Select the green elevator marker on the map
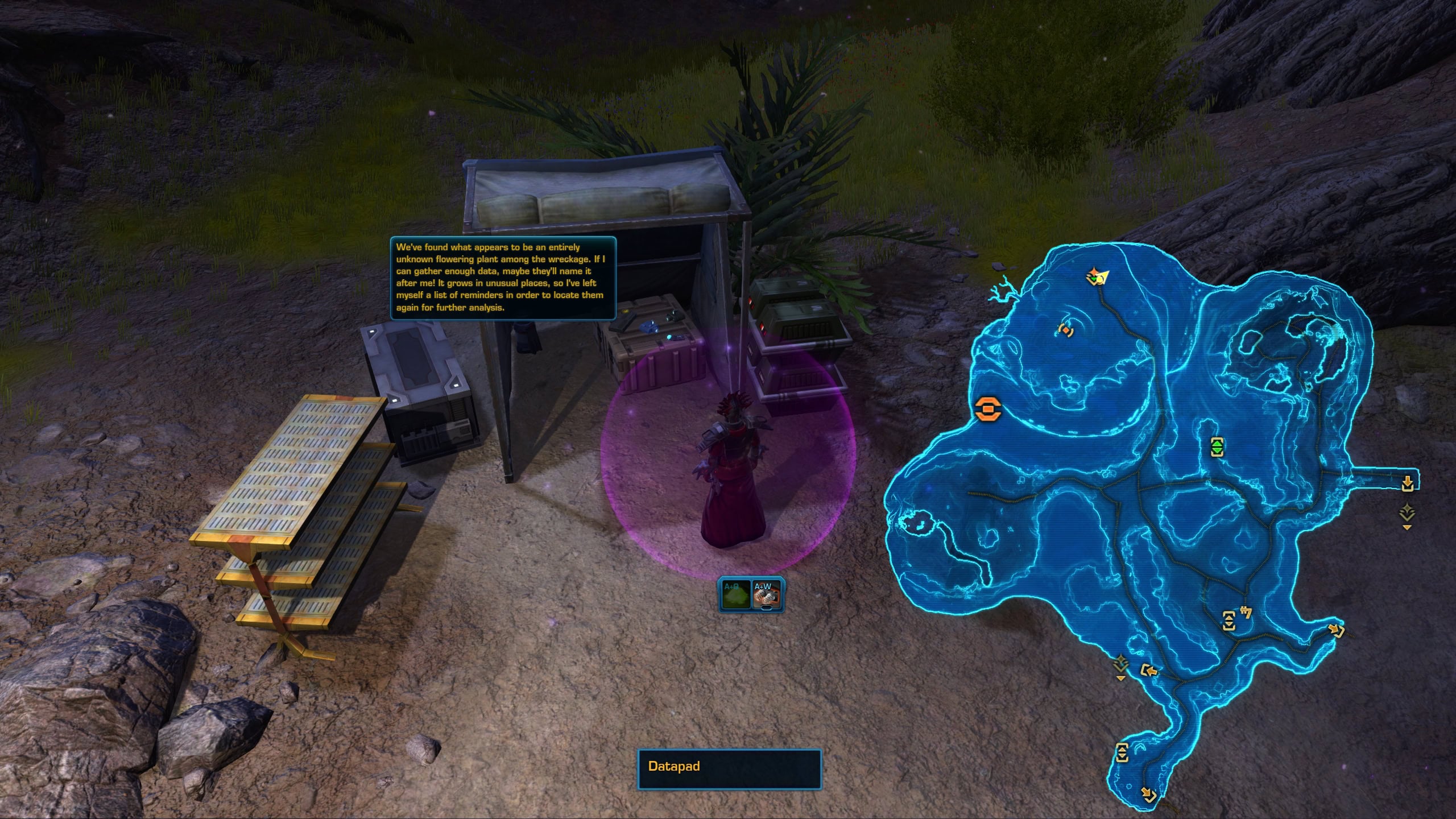1456x819 pixels. click(1216, 446)
